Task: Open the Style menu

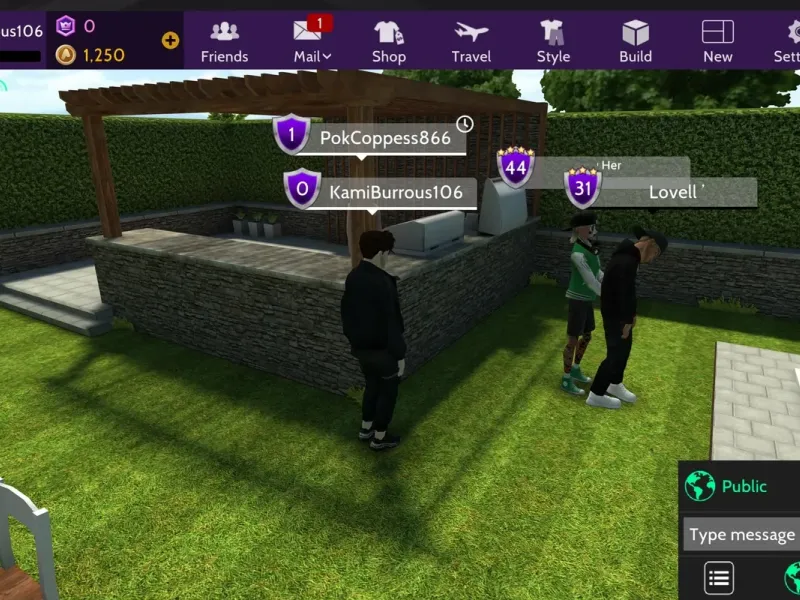Action: [x=553, y=40]
